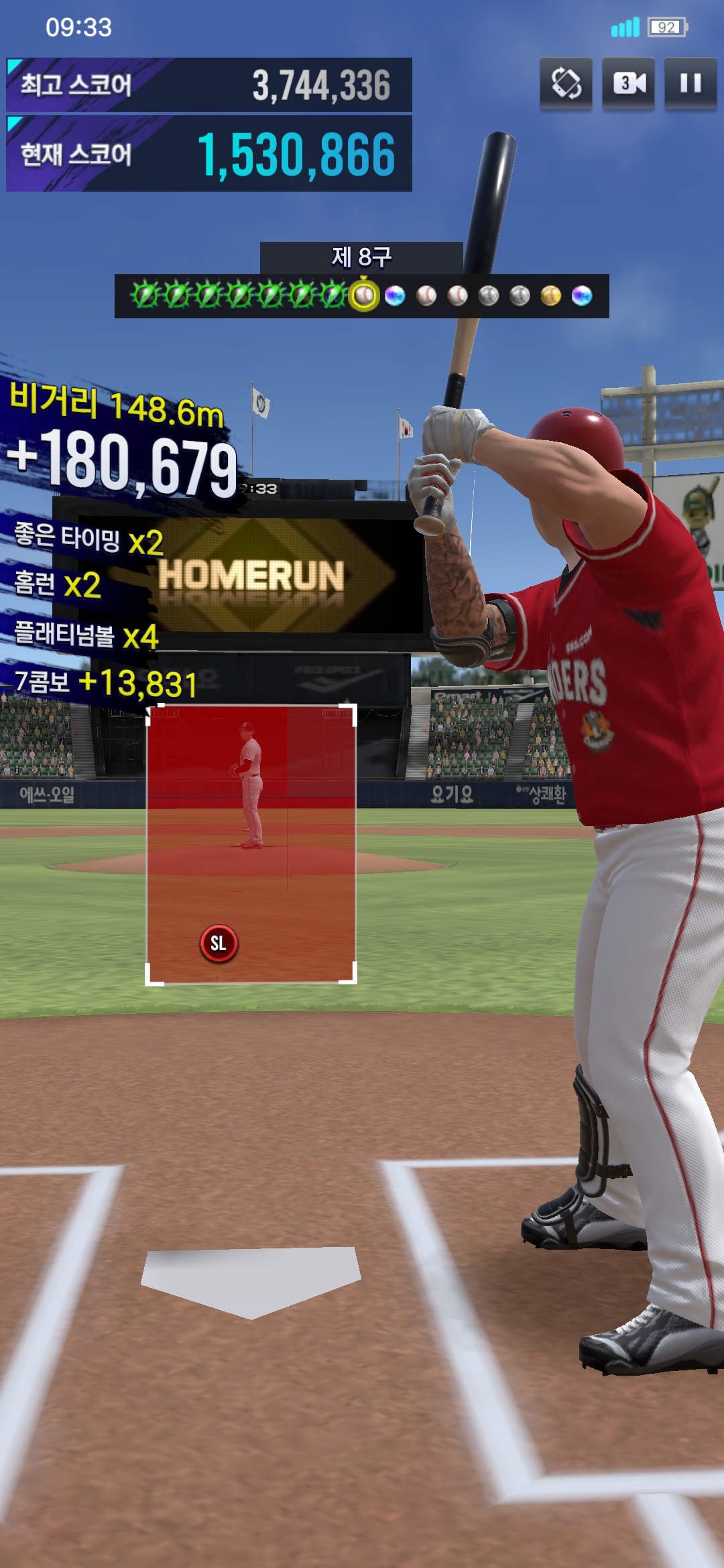The height and width of the screenshot is (1568, 724).
Task: Switch the camera view button
Action: (x=628, y=83)
